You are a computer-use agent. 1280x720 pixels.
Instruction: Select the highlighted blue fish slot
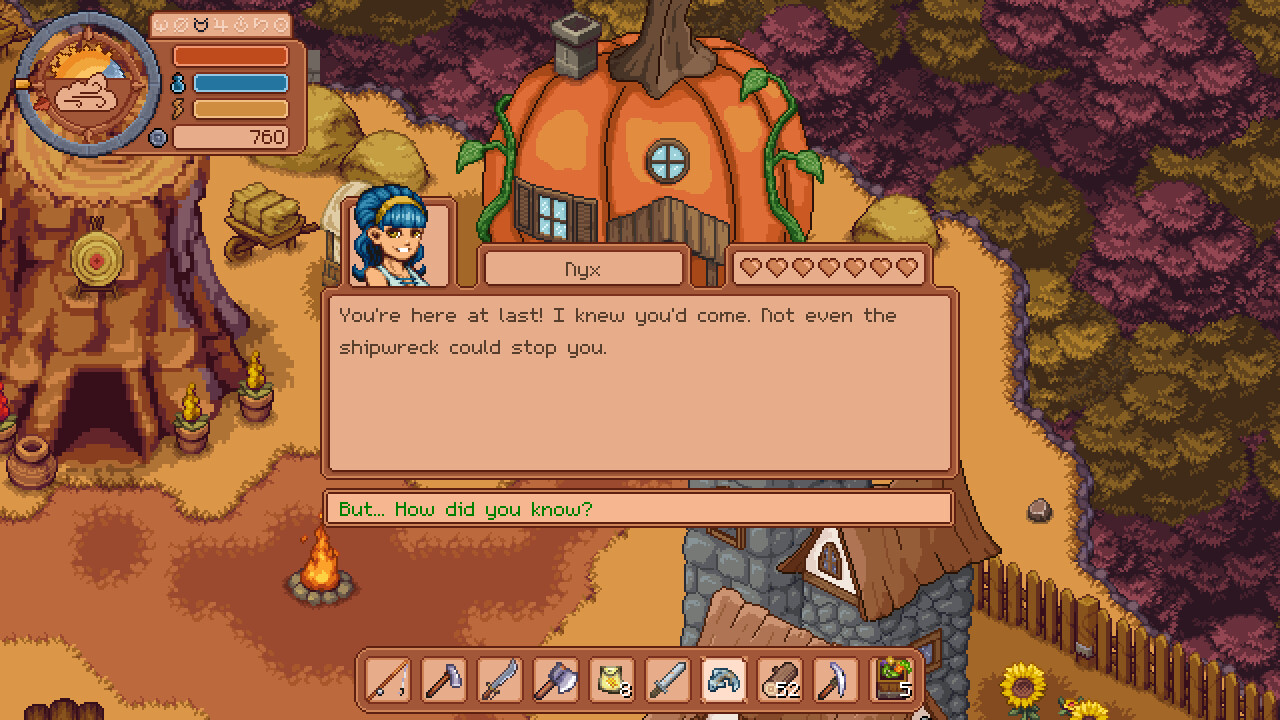coord(723,680)
